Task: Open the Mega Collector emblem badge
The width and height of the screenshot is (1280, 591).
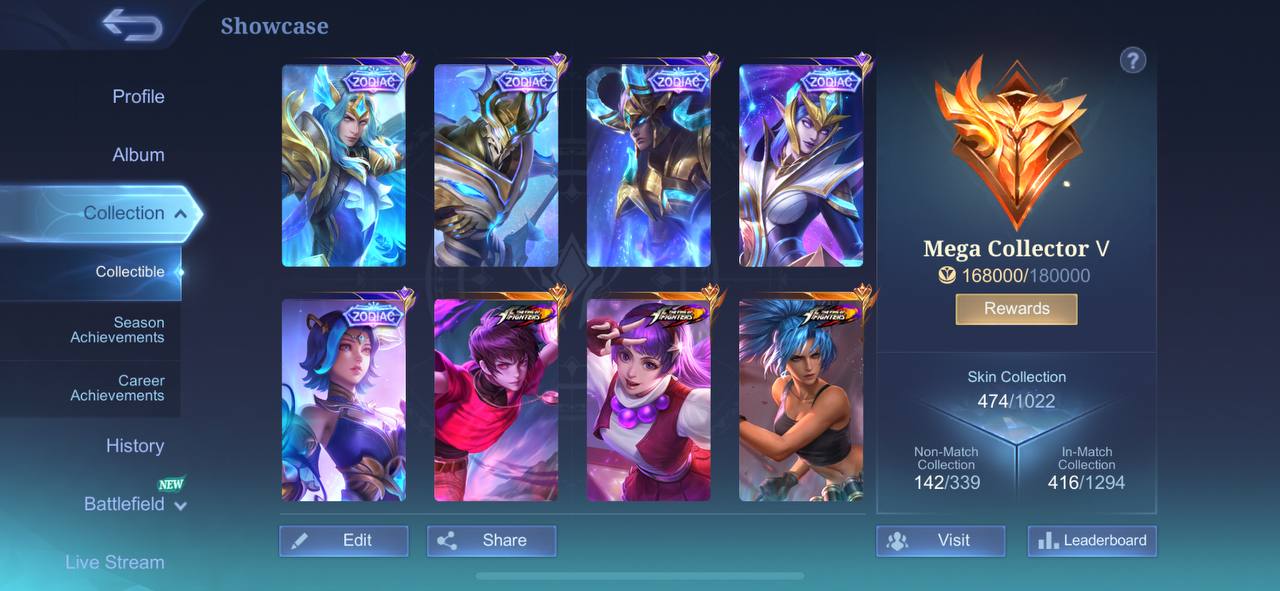Action: (1010, 140)
